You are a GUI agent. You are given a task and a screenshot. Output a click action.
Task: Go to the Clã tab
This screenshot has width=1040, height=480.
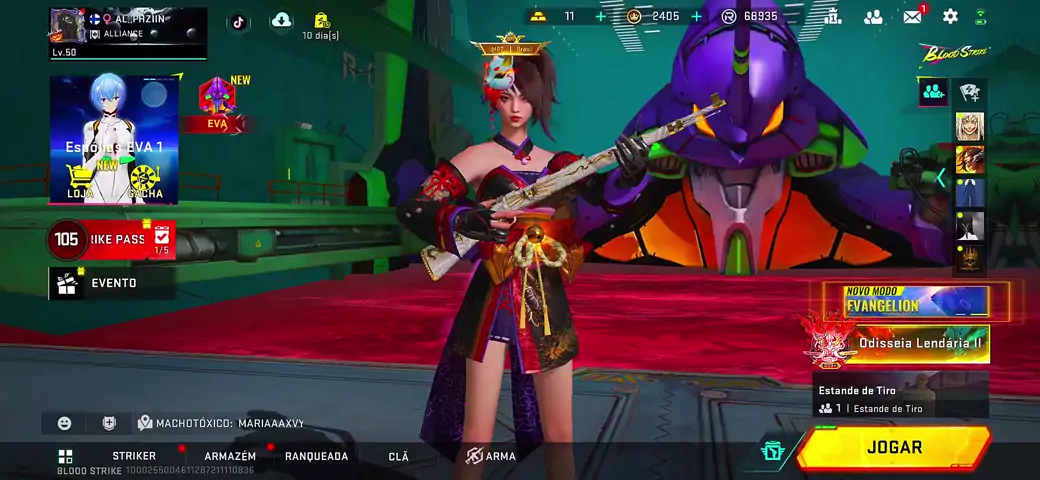pos(398,456)
